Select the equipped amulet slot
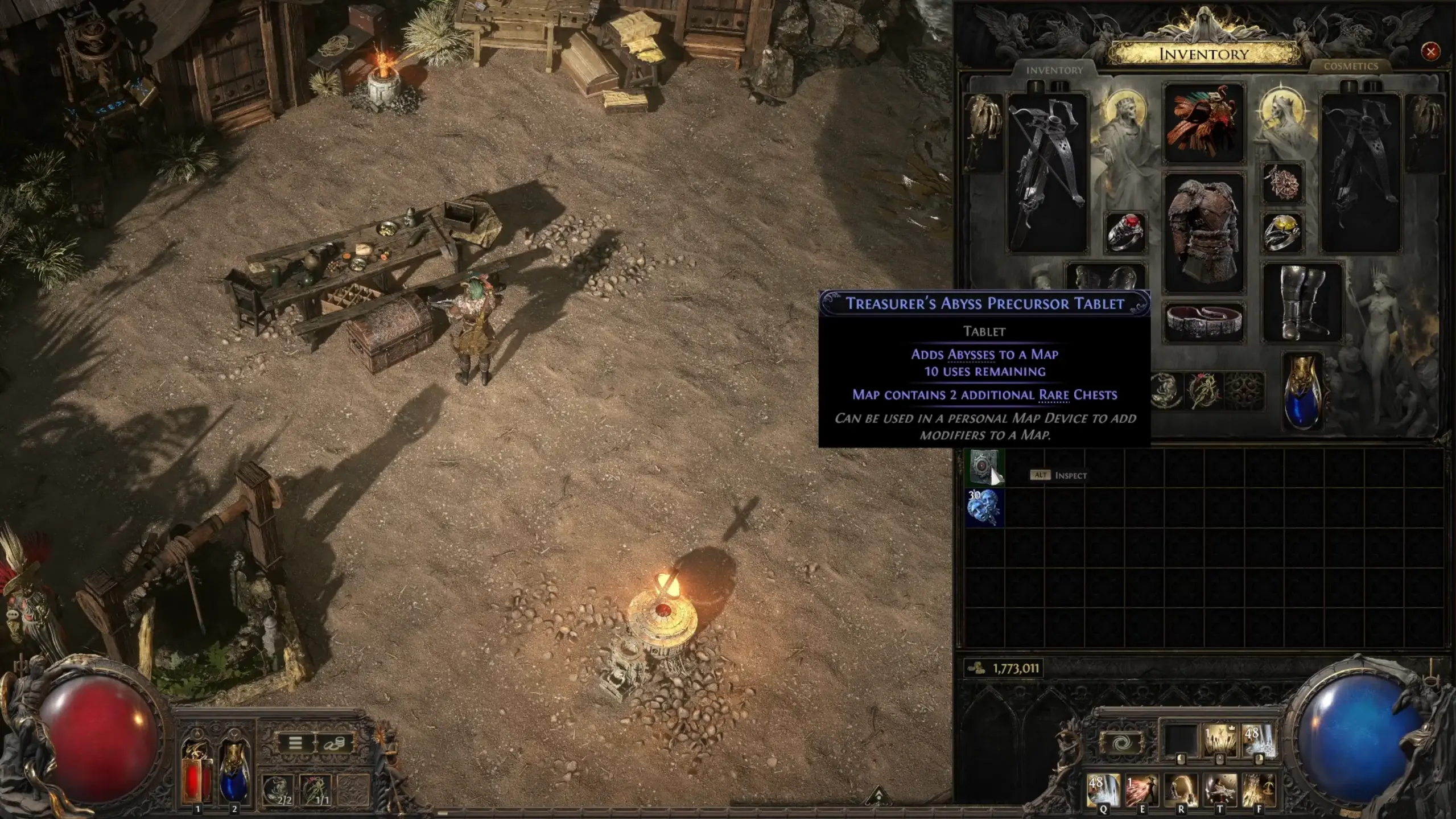Screen dimensions: 1456x819 (1282, 183)
